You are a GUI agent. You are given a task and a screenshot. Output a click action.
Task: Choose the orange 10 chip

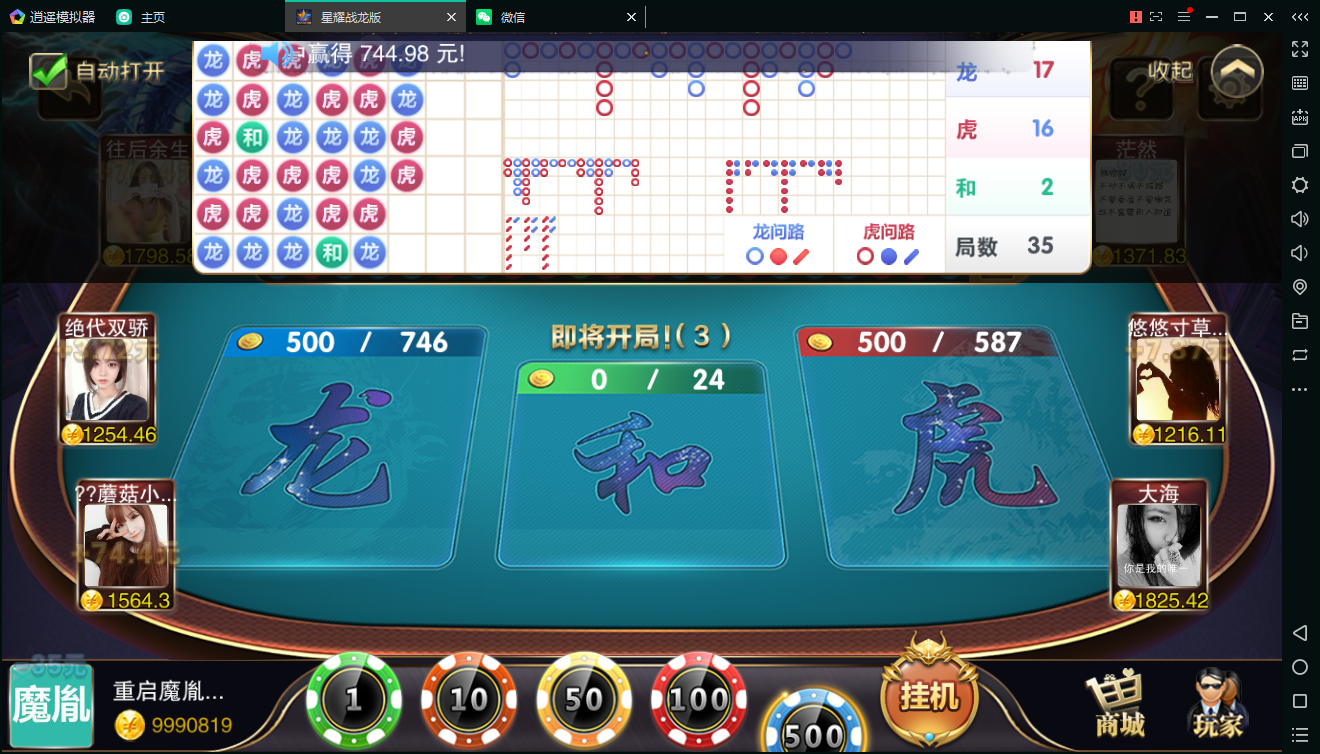[468, 700]
